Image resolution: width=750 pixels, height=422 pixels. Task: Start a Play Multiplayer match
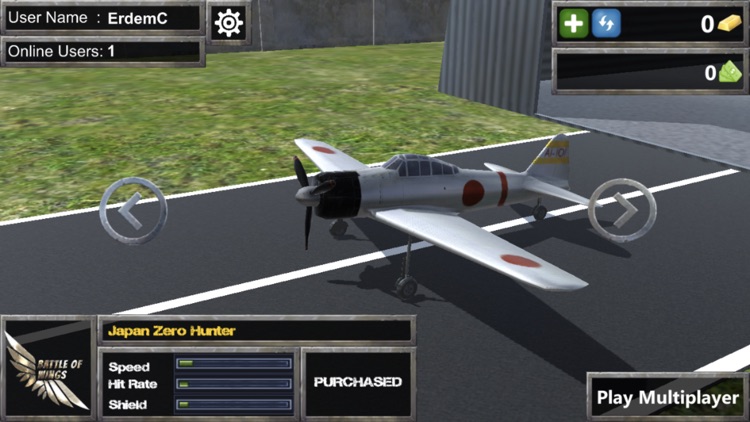[x=667, y=397]
